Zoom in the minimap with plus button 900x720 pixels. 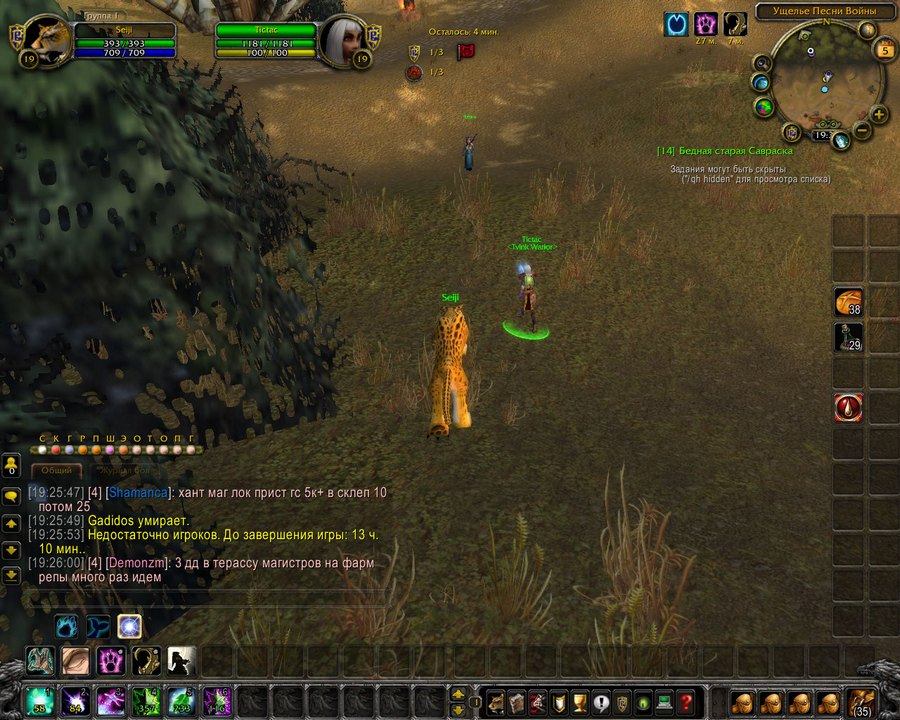(879, 114)
